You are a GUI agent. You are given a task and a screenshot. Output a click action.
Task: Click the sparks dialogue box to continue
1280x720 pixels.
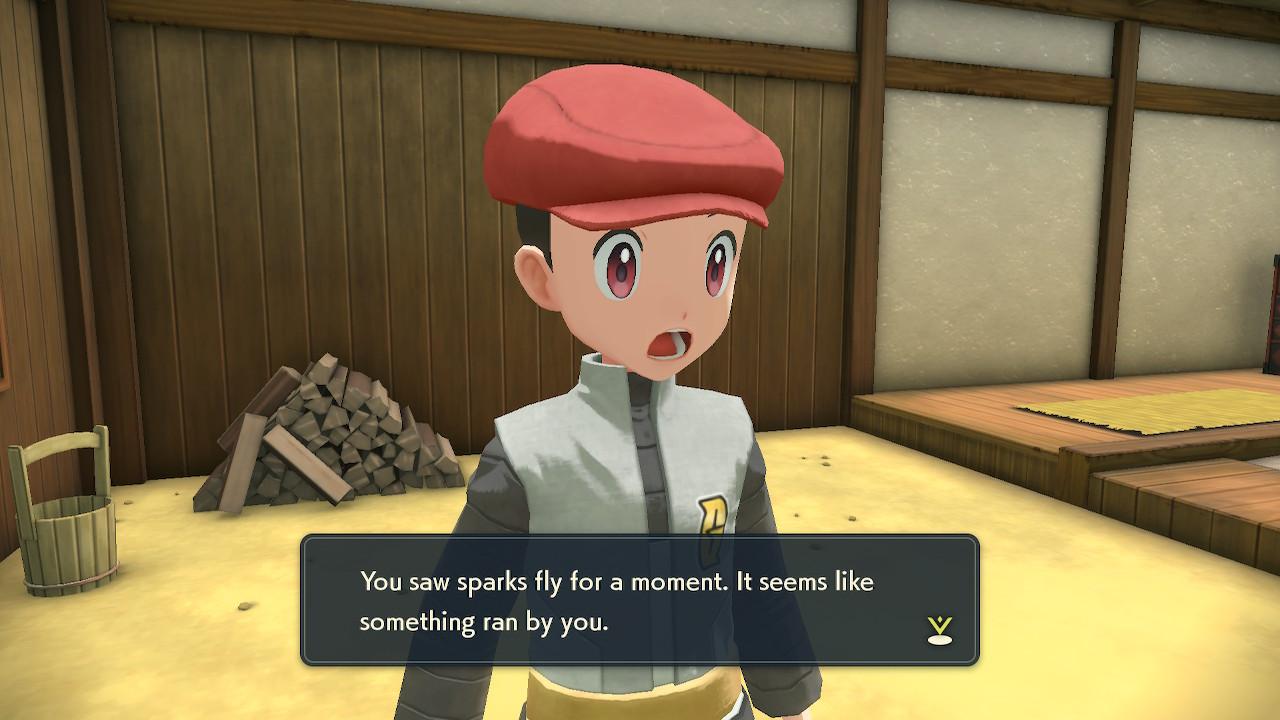[640, 600]
